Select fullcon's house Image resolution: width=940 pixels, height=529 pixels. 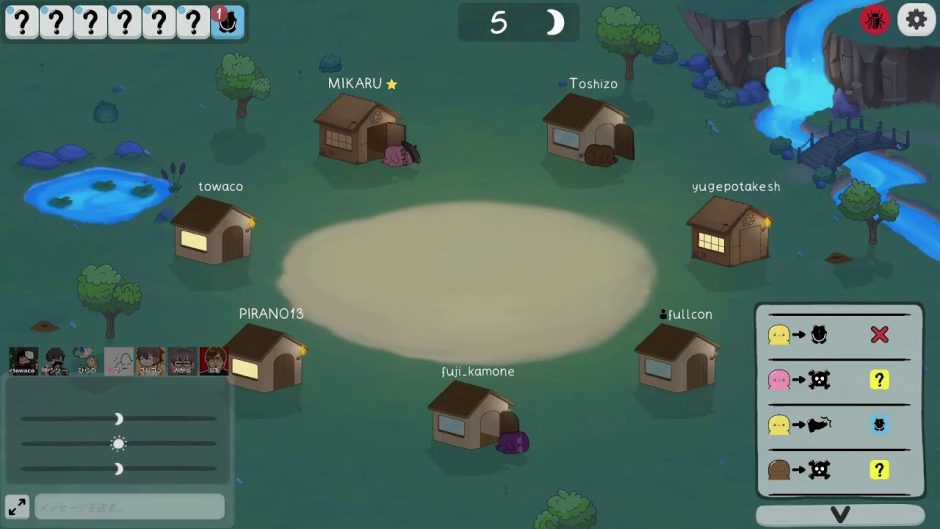[x=676, y=356]
